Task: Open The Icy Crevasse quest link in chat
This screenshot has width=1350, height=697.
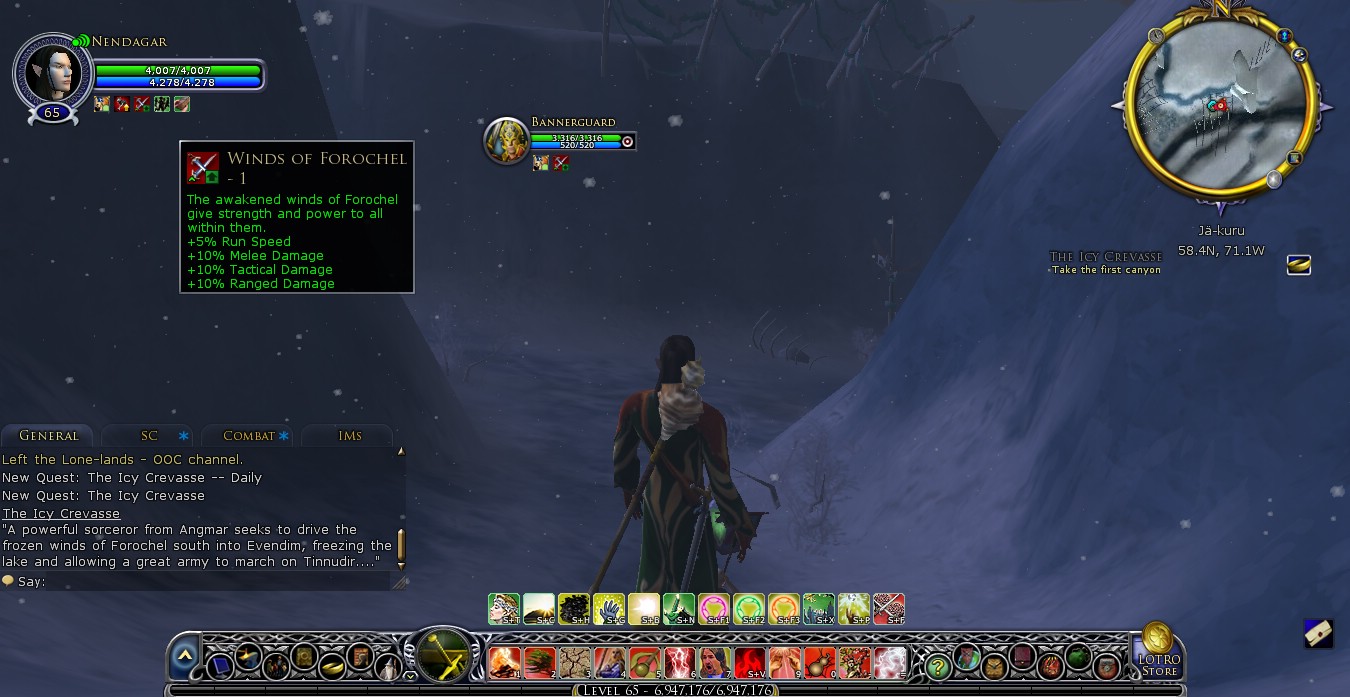Action: pyautogui.click(x=61, y=514)
